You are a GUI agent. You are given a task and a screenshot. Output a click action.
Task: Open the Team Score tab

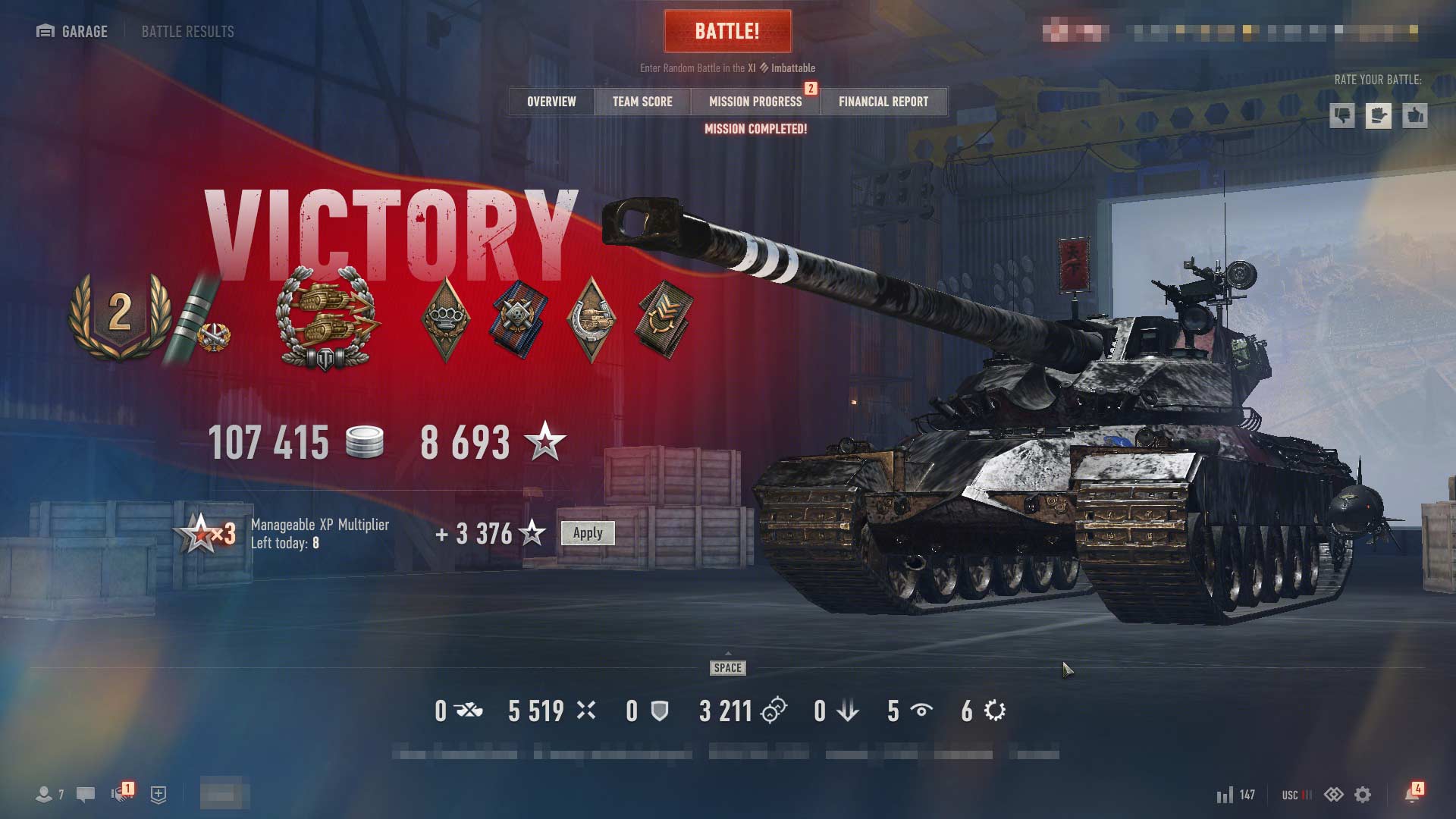[642, 102]
